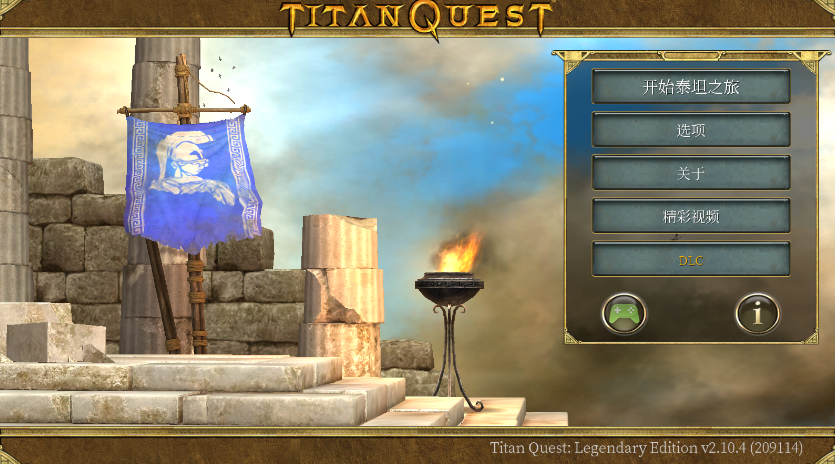This screenshot has height=464, width=835.
Task: Open the round info icon
Action: click(757, 314)
